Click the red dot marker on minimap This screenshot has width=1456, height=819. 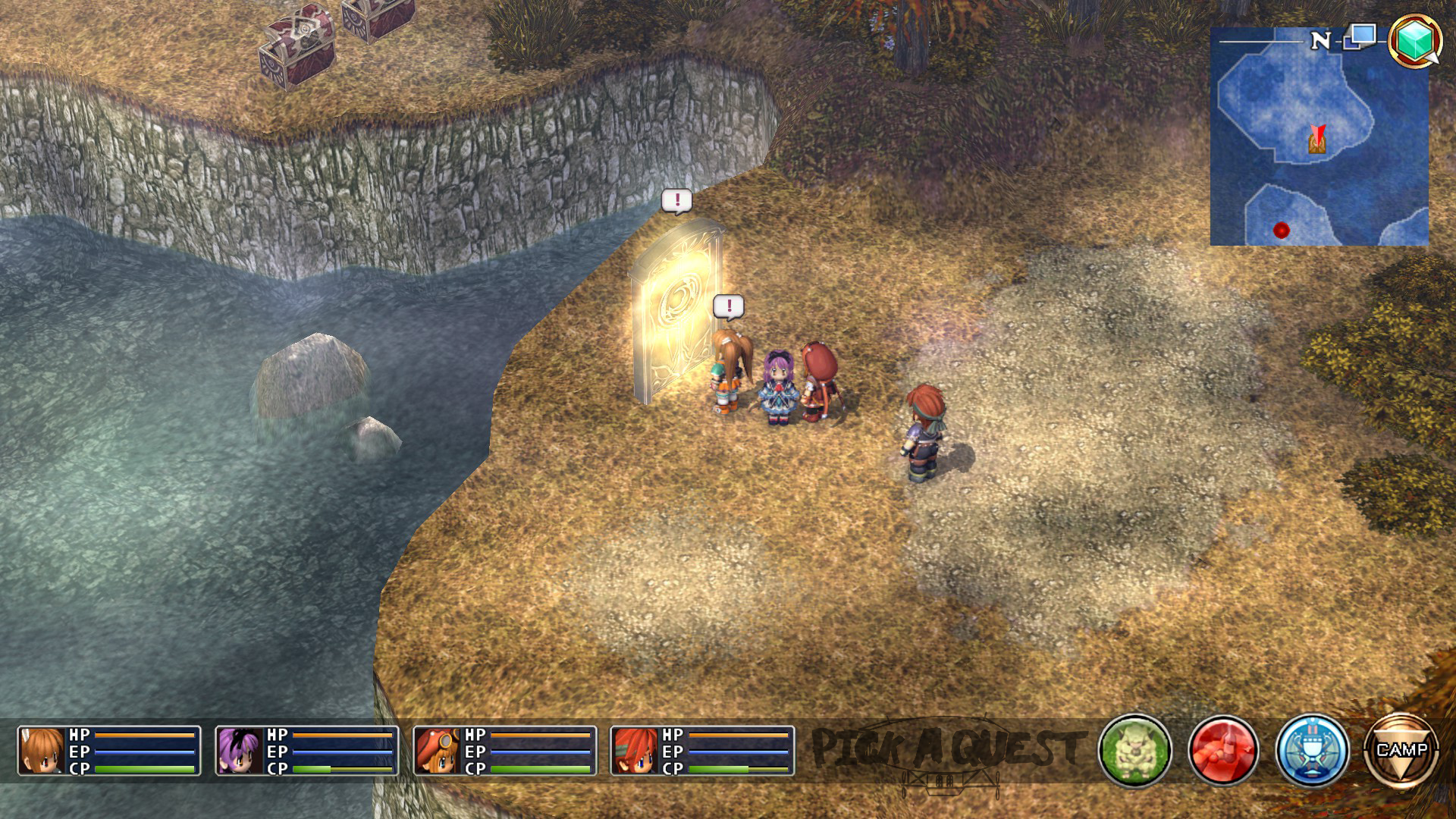(1282, 230)
